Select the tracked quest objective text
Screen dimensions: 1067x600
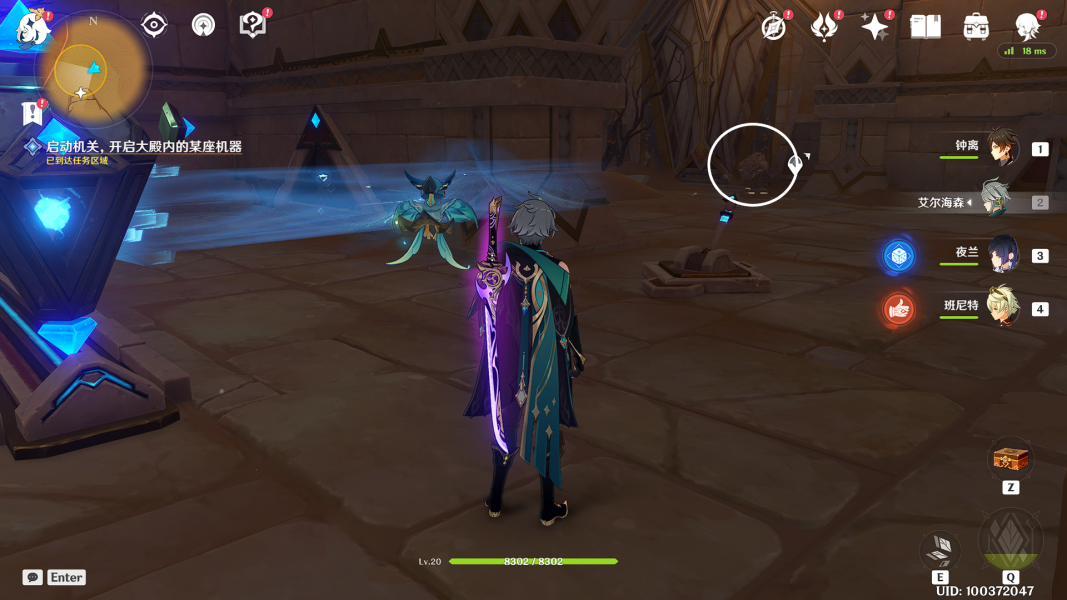click(x=144, y=147)
